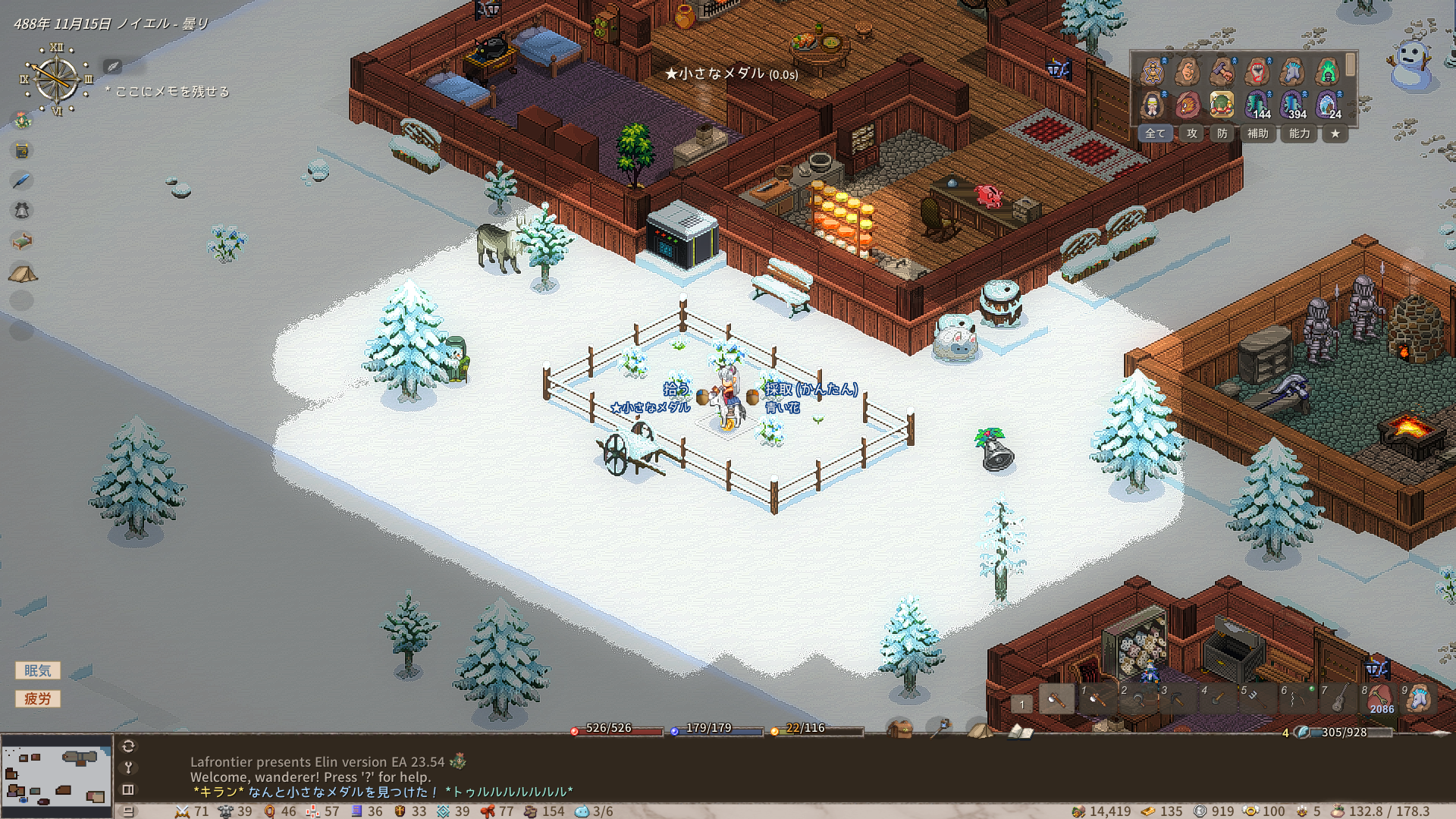The height and width of the screenshot is (819, 1456).
Task: Use the snow globe ability with 24
Action: (1328, 105)
